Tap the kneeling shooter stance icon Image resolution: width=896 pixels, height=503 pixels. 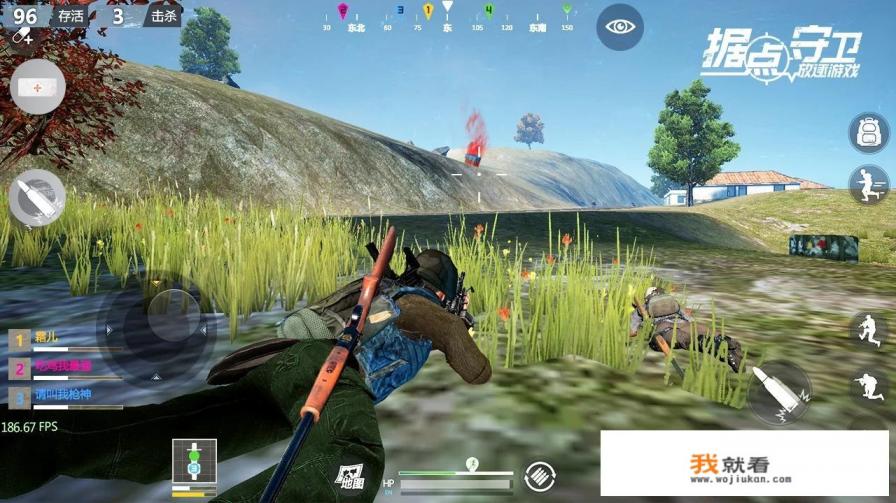click(866, 384)
